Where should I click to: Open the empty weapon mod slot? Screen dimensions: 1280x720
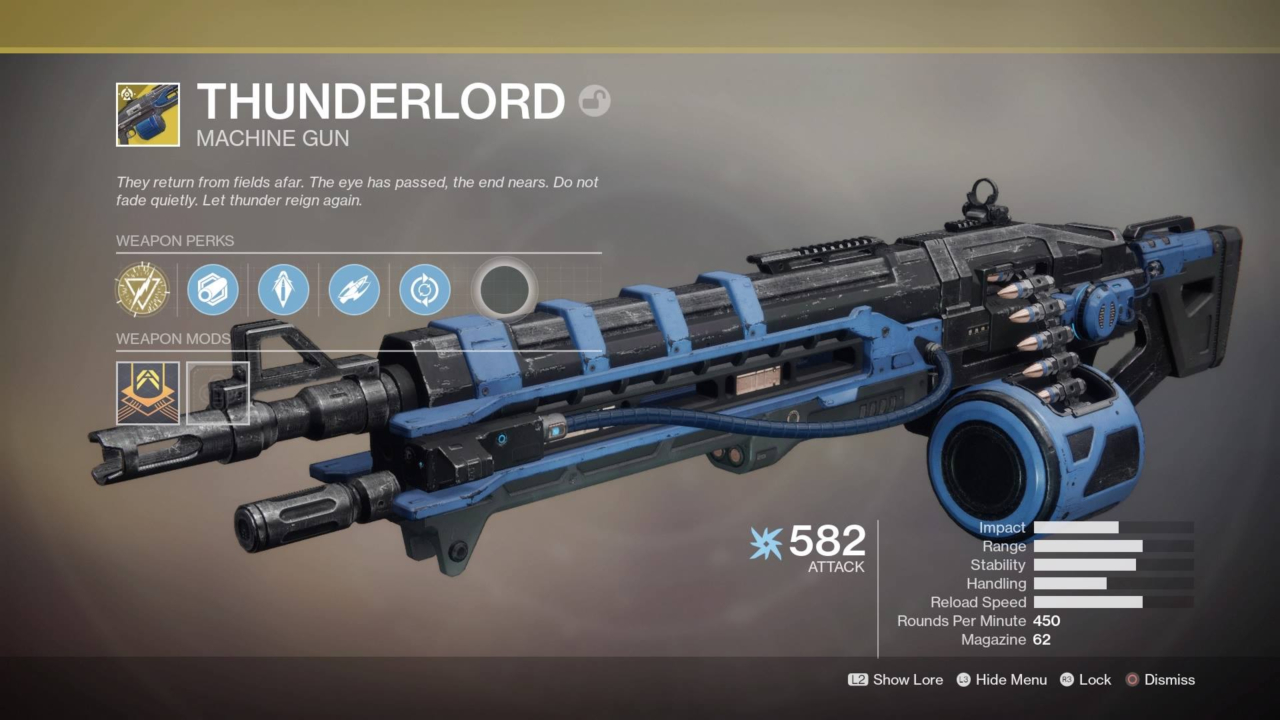(218, 393)
